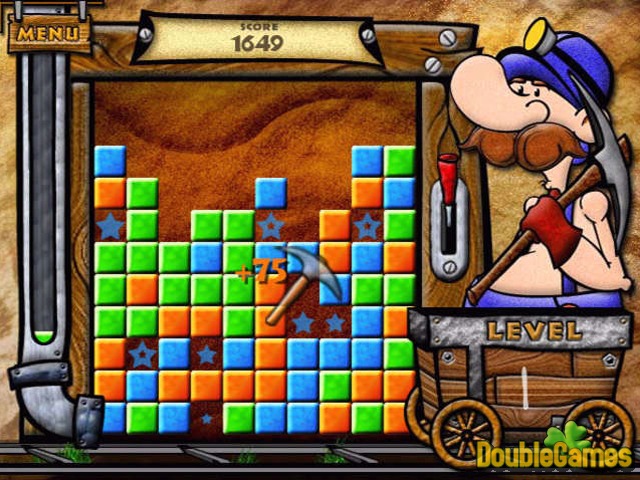Open the Menu sign button
640x480 pixels.
pyautogui.click(x=47, y=32)
